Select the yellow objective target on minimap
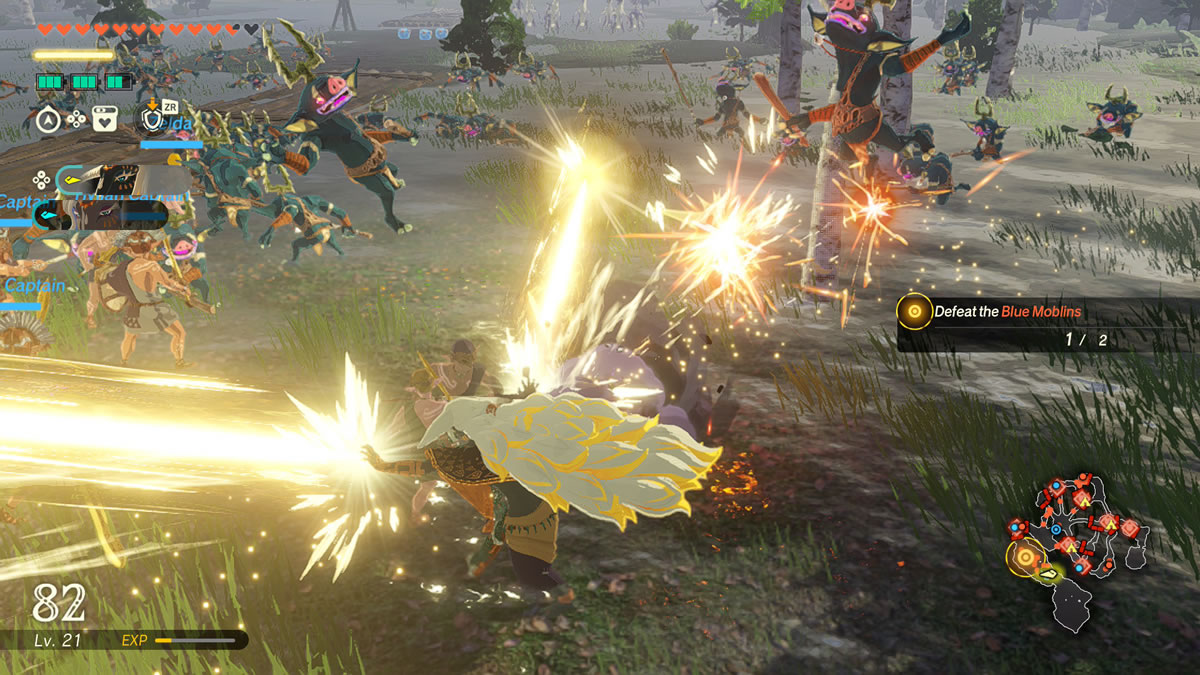Screen dimensions: 1200x675 point(1025,556)
